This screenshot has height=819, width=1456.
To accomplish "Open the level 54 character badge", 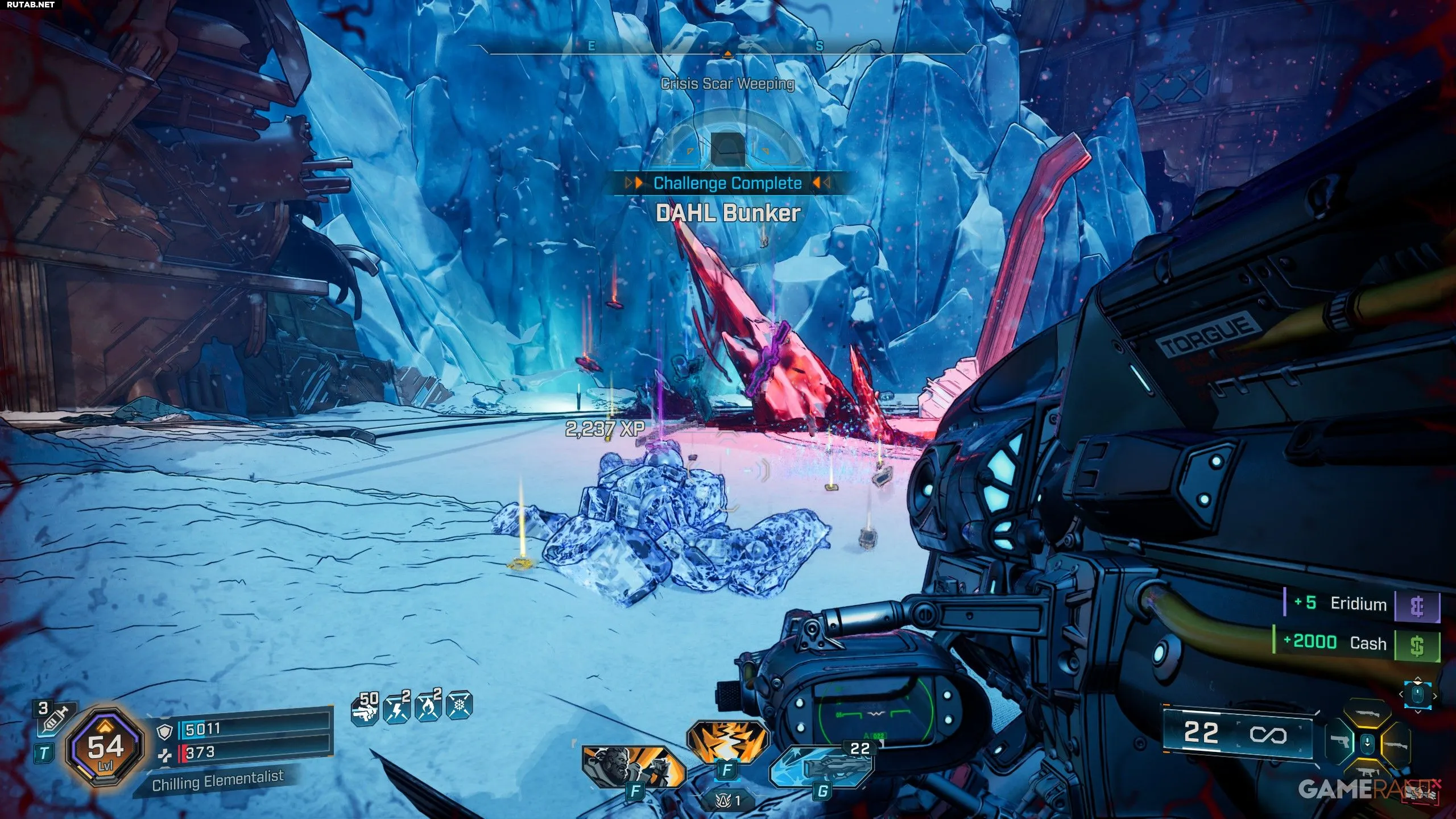I will click(104, 747).
